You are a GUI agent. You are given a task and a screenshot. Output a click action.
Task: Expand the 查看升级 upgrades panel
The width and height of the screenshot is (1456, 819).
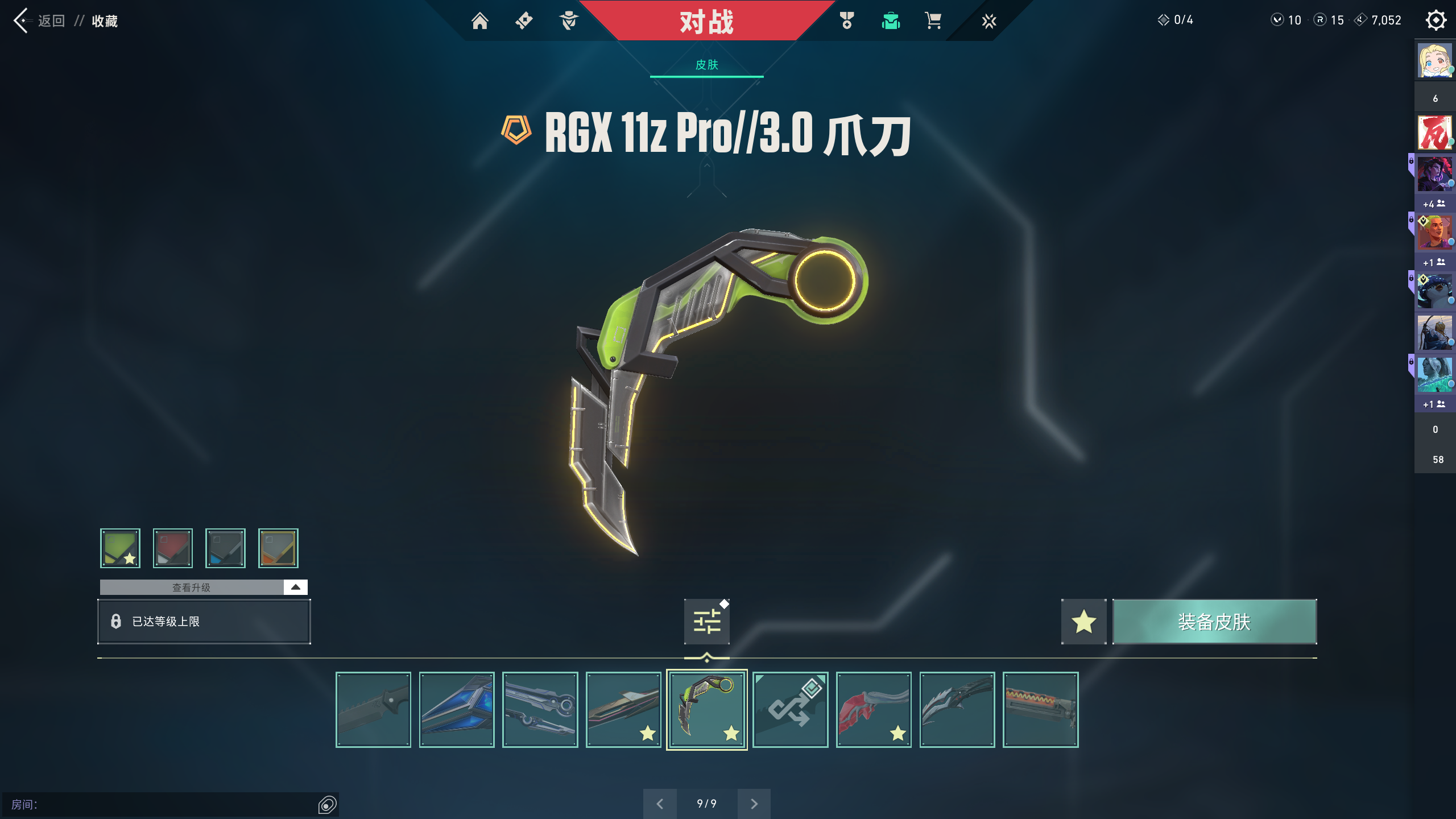click(x=295, y=587)
